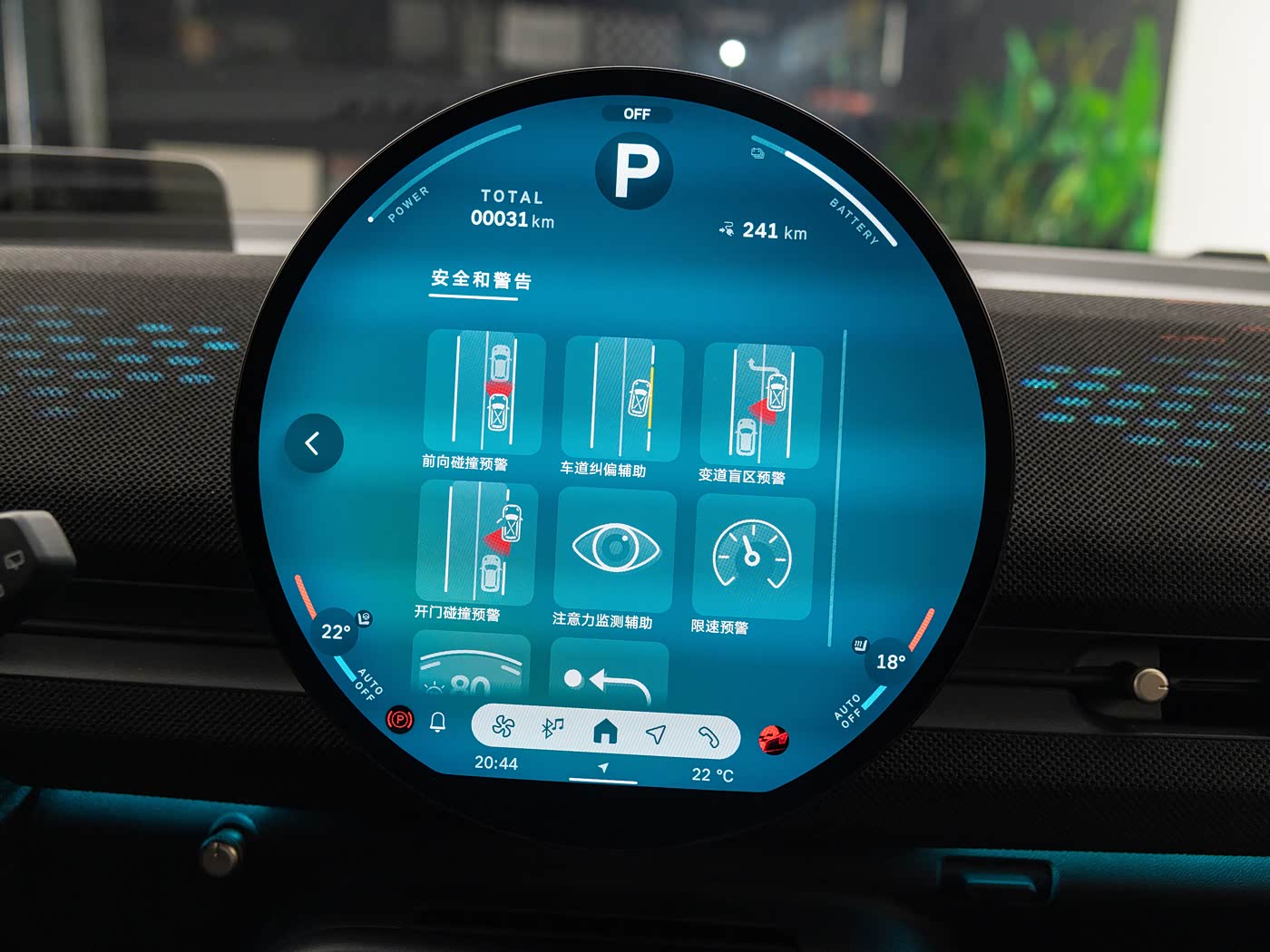
Task: Open the forward collision warning tile (前向碰撞预警)
Action: 484,393
